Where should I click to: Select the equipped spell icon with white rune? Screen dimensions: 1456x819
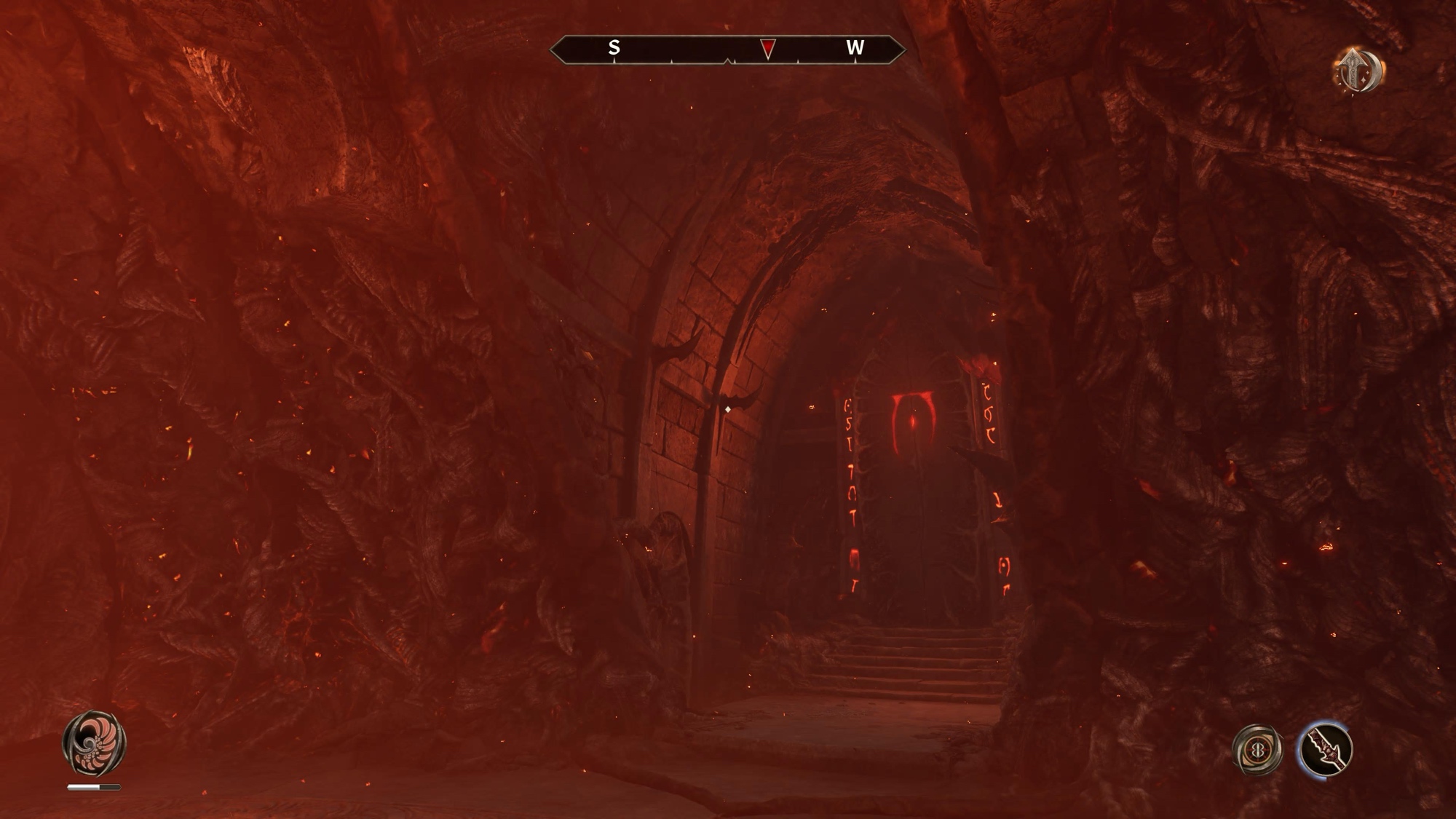pyautogui.click(x=1257, y=750)
